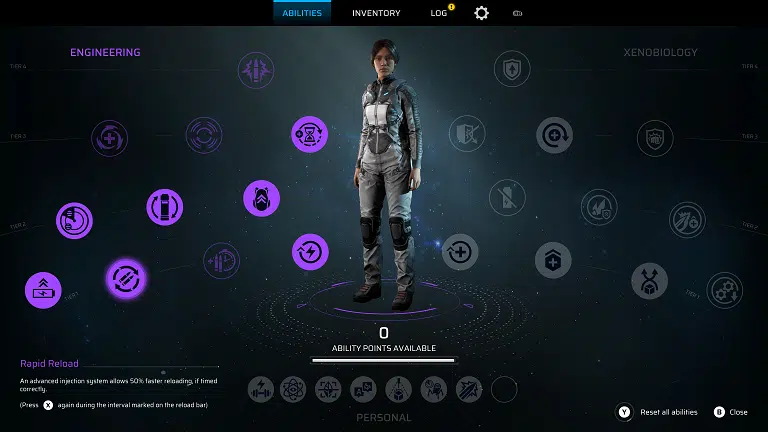
Task: Select the battery with chevrons ability
Action: (x=43, y=290)
